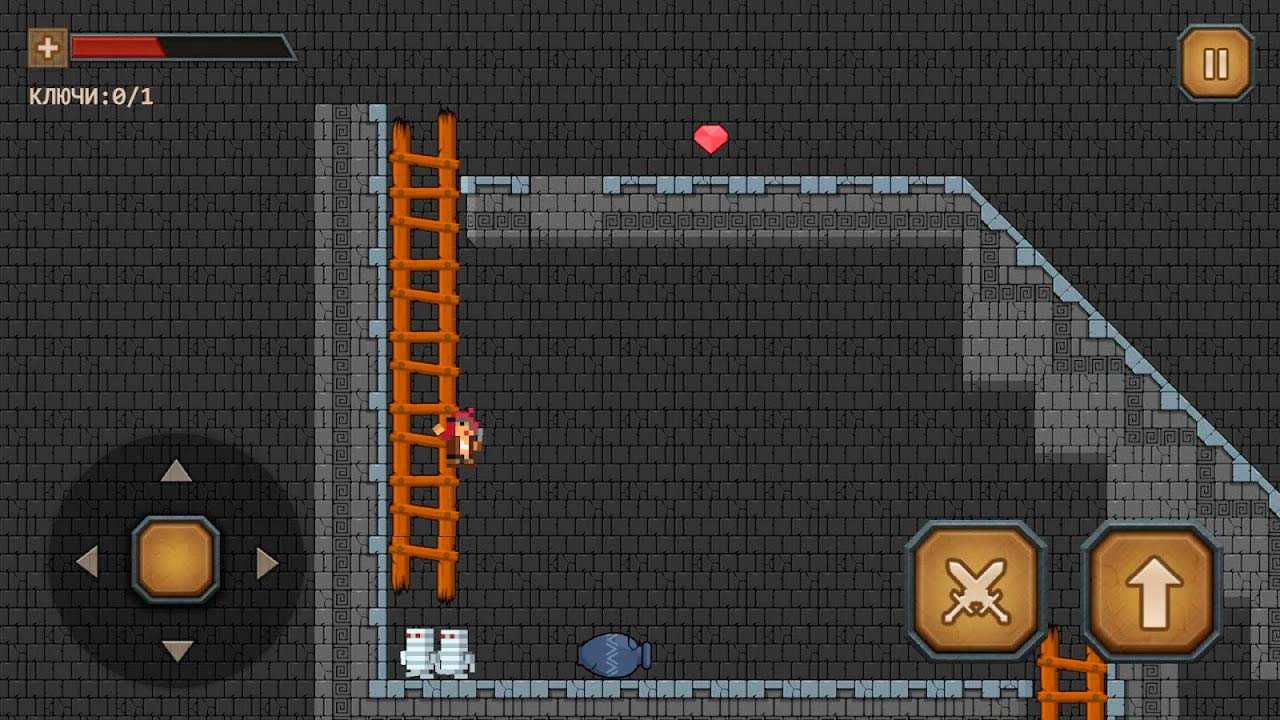Tap the d-pad up arrow
1280x720 pixels.
click(x=176, y=471)
